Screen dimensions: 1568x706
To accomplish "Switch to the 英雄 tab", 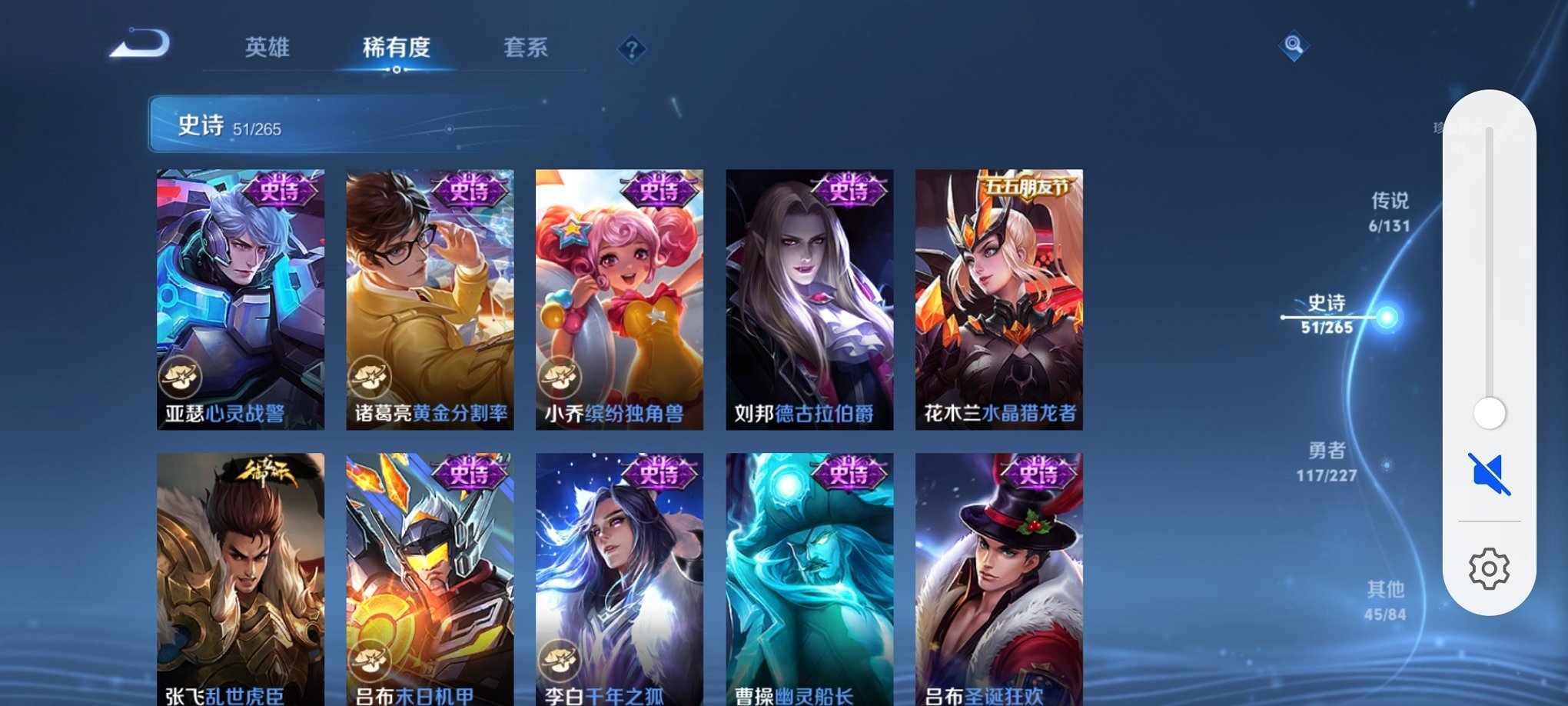I will (x=267, y=48).
